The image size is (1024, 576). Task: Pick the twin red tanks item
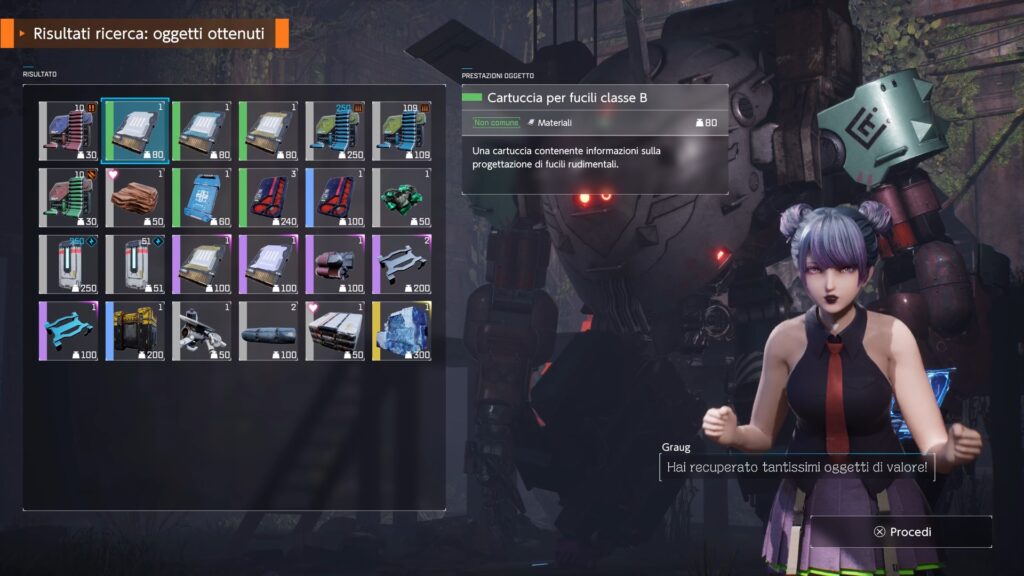(x=335, y=264)
